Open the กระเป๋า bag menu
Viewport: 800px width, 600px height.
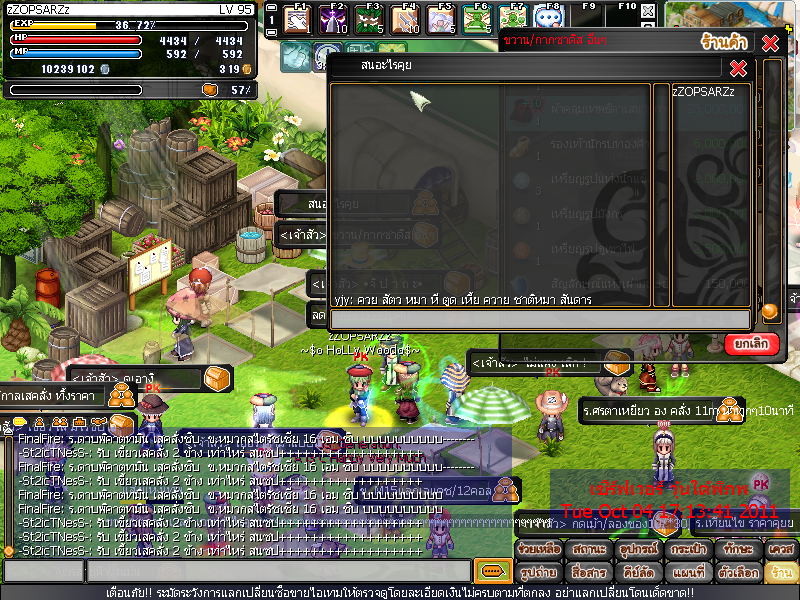(685, 551)
